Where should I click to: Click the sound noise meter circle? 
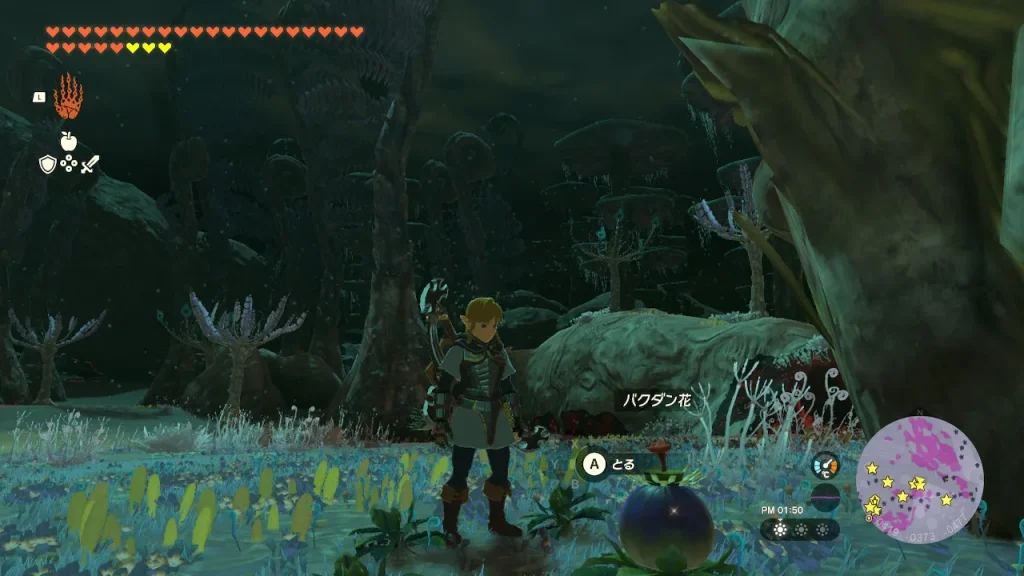[825, 497]
